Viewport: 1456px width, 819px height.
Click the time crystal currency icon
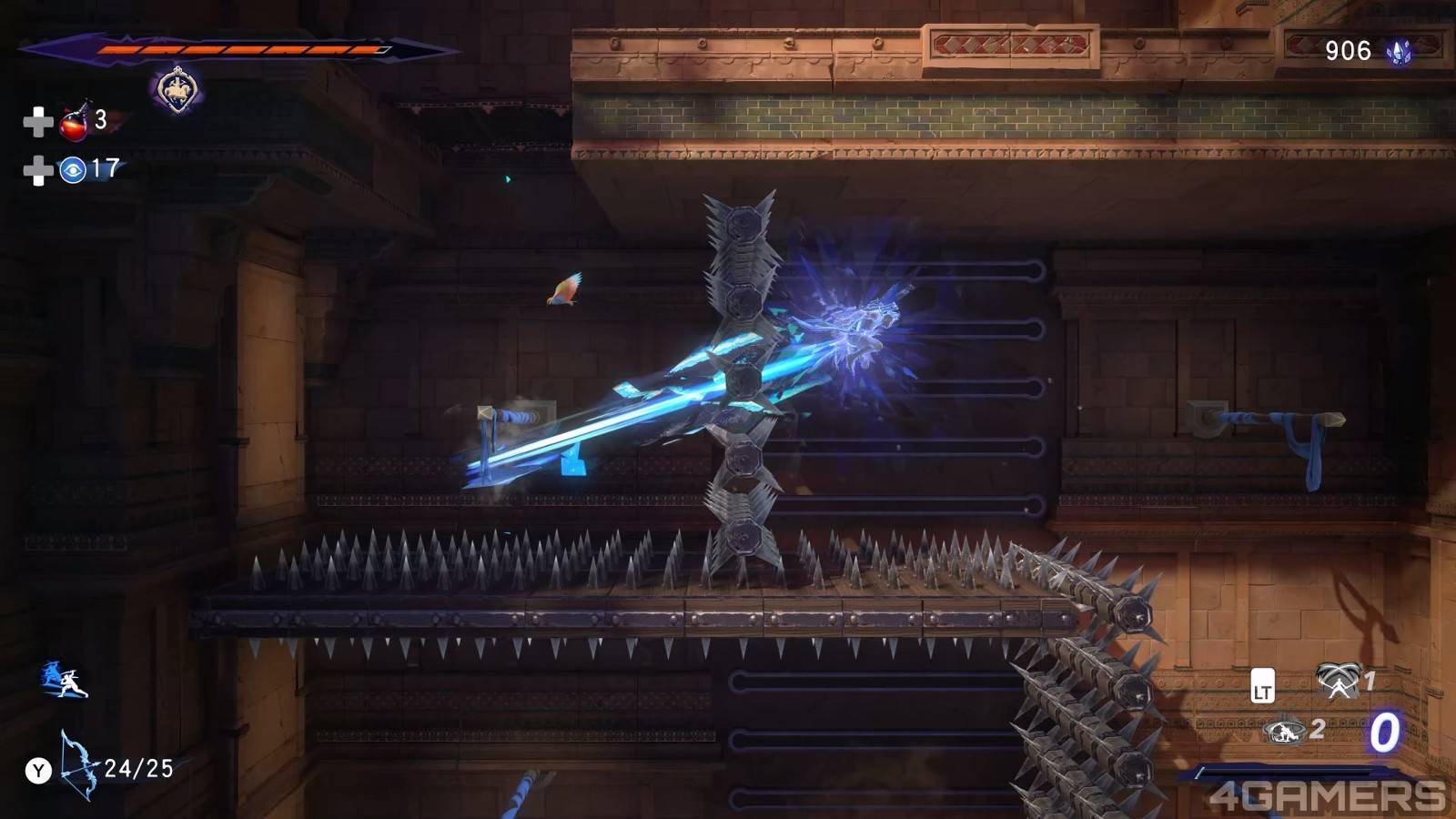[1399, 52]
